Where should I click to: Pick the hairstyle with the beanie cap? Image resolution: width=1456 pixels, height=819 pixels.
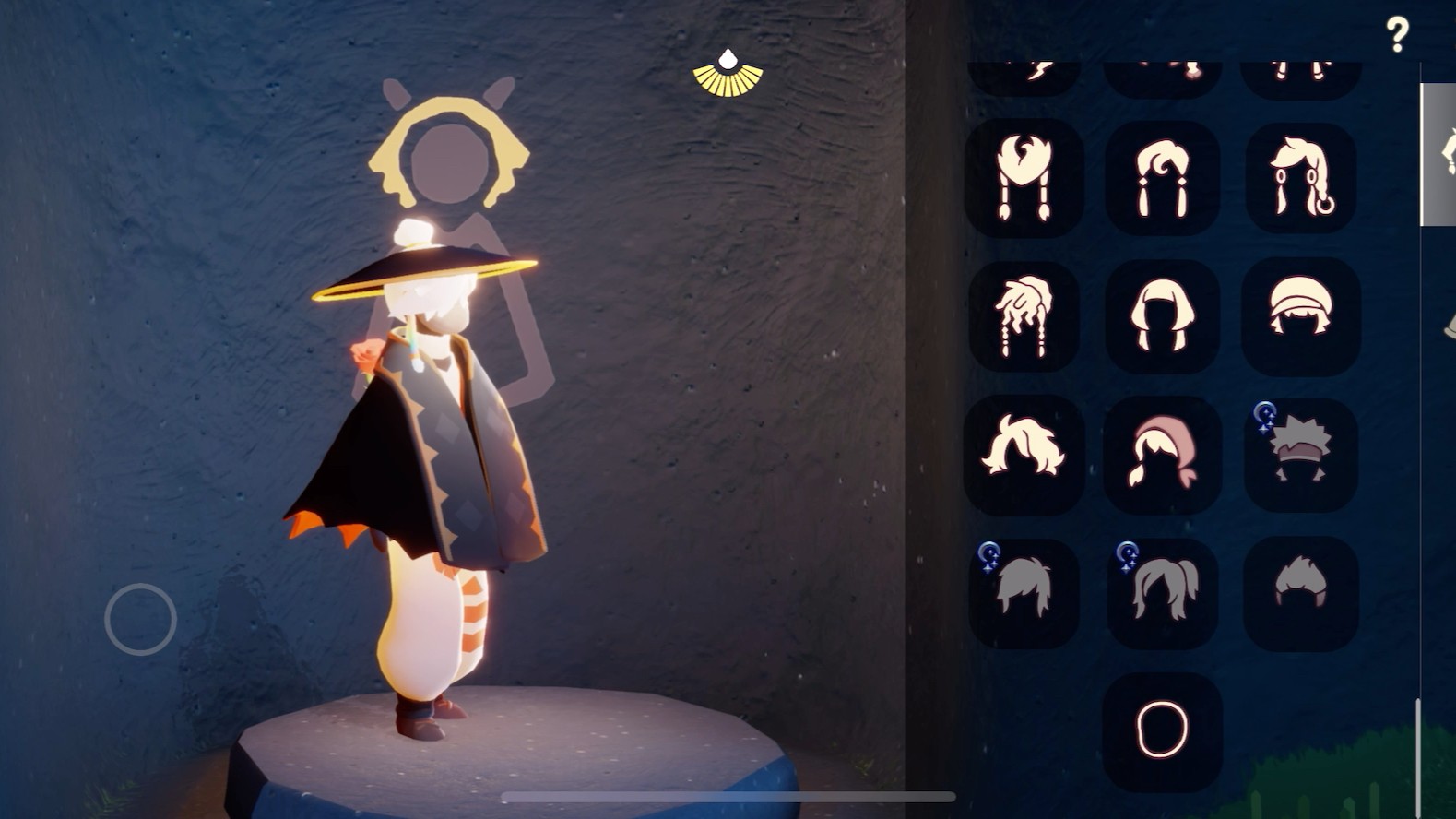click(x=1300, y=316)
